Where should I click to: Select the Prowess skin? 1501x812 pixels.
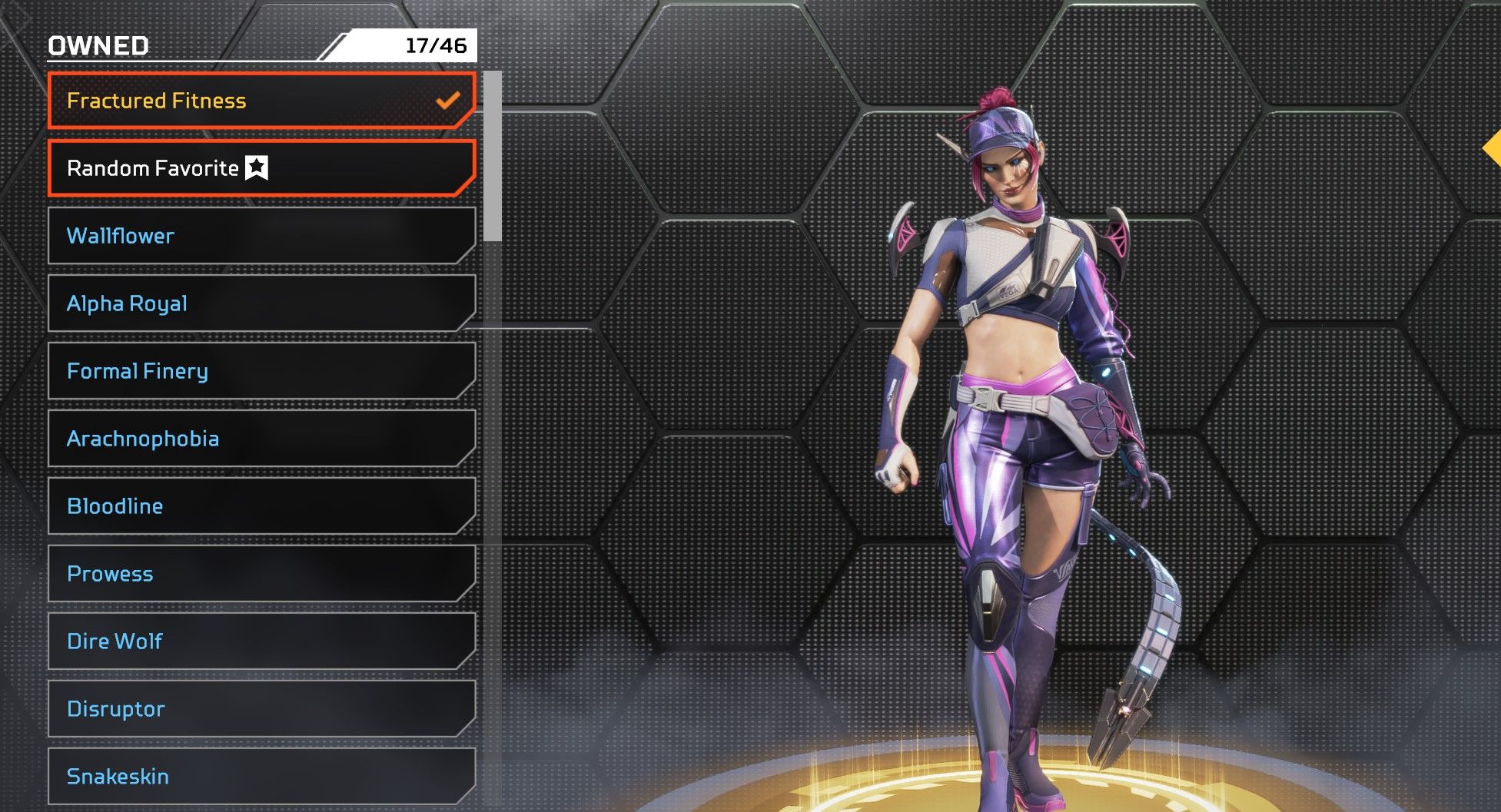click(261, 574)
